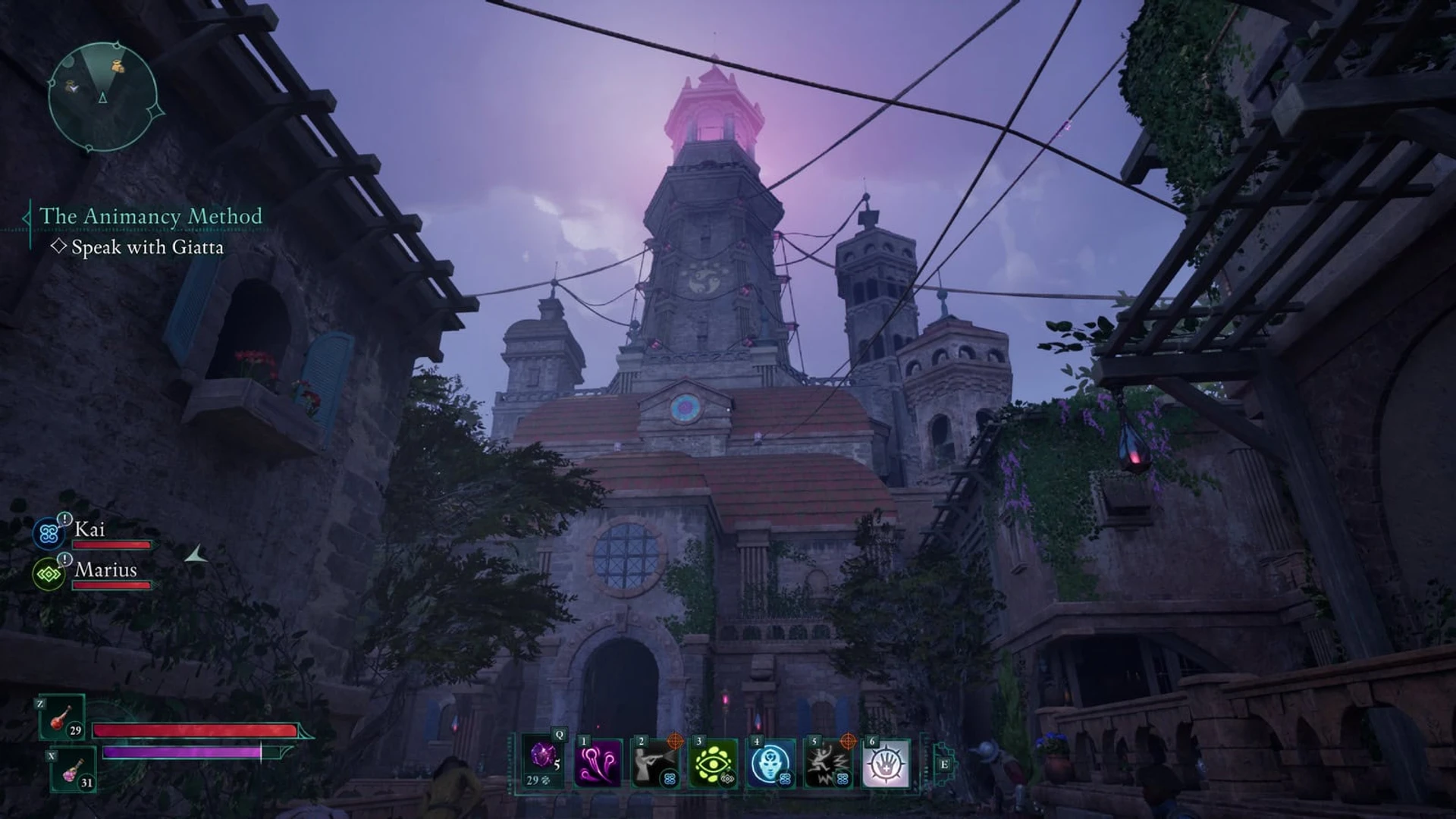Open the circular minimap
The width and height of the screenshot is (1456, 819).
coord(102,97)
